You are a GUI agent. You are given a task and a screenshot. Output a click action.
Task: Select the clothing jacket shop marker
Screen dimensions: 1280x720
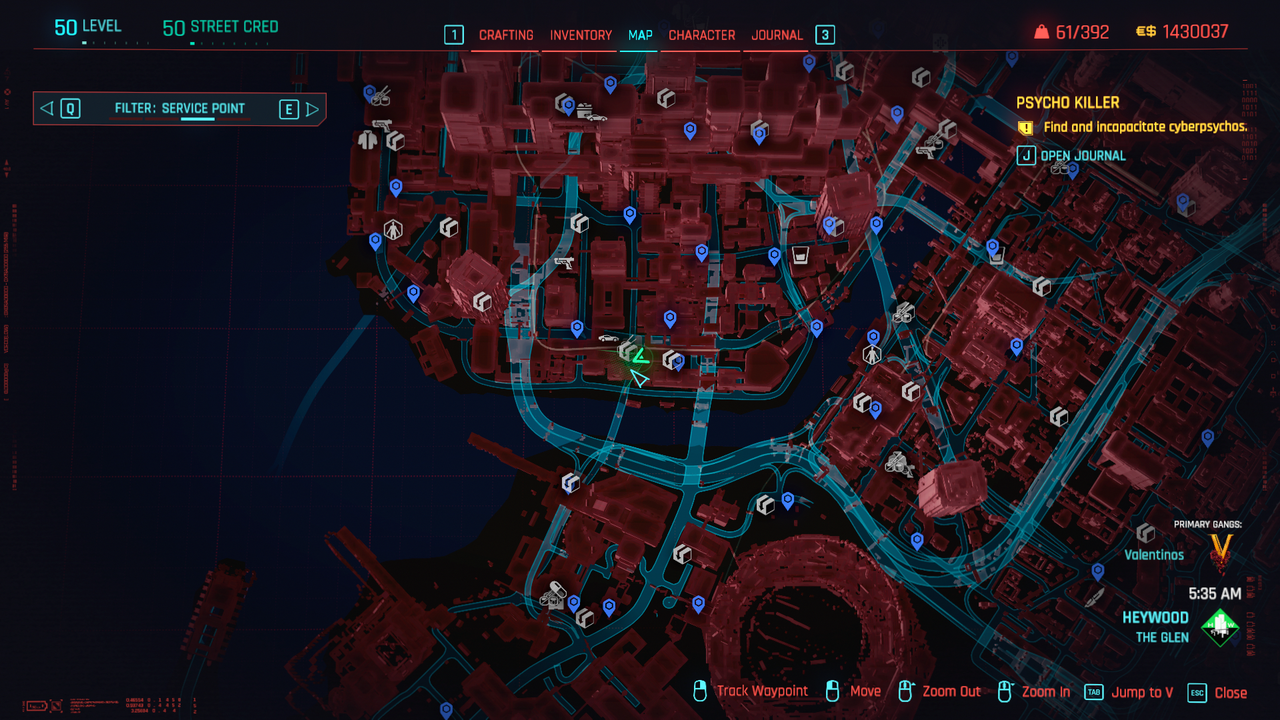[367, 140]
